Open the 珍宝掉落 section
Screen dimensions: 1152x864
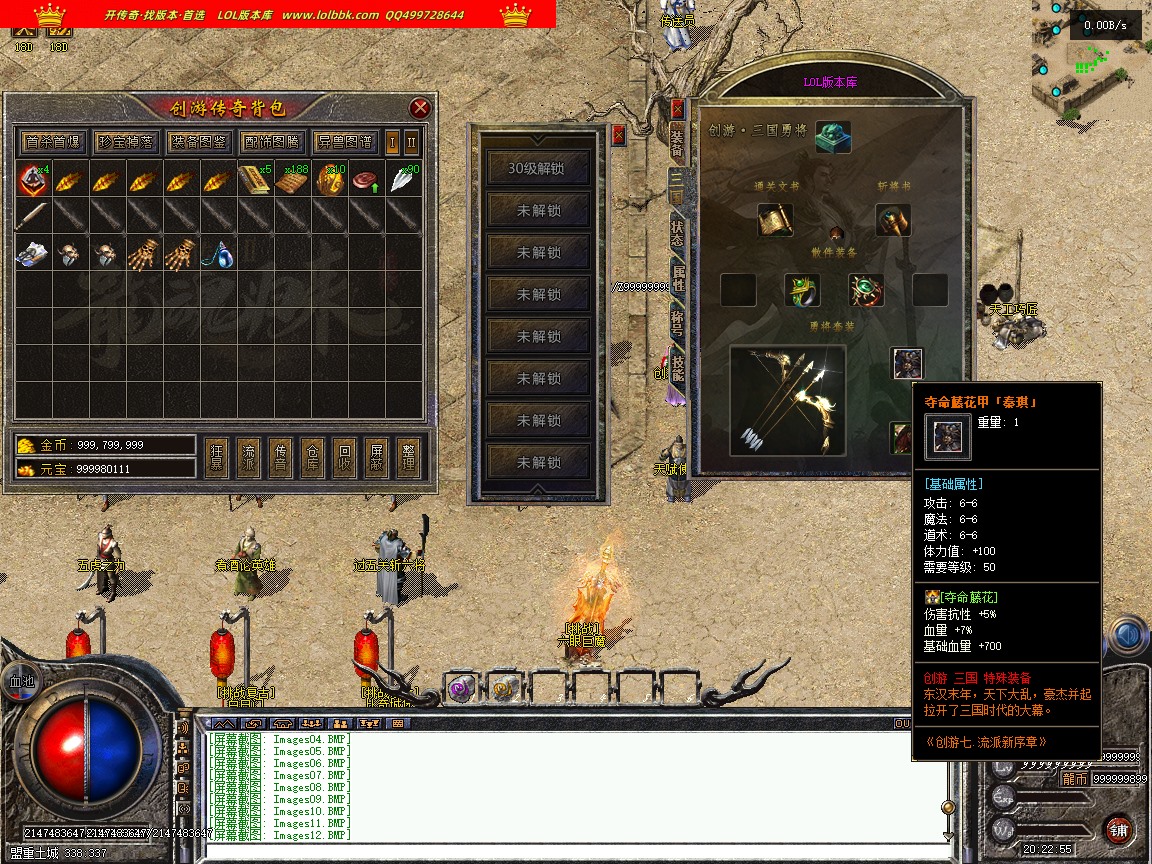click(125, 142)
